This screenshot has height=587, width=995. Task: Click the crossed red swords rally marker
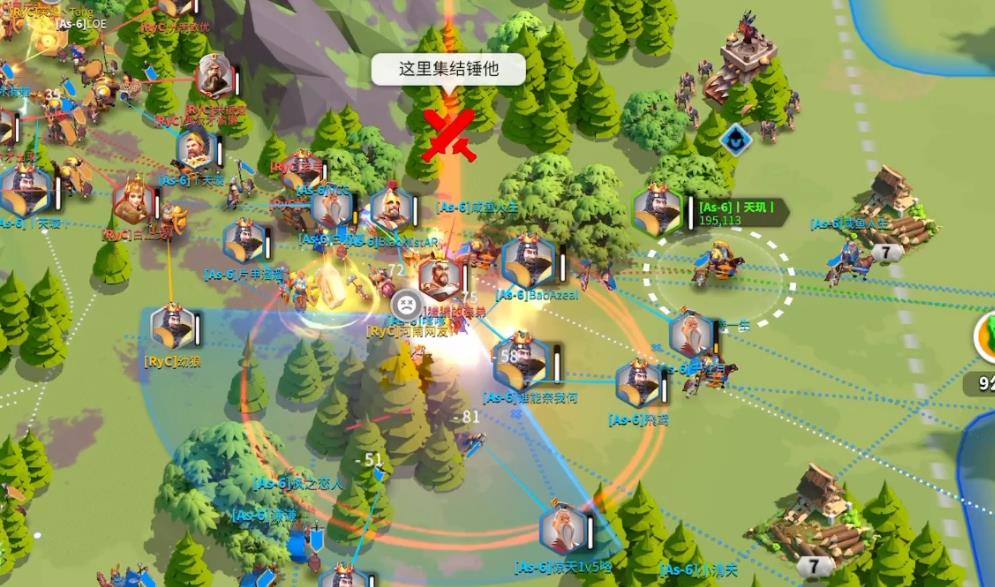coord(448,135)
